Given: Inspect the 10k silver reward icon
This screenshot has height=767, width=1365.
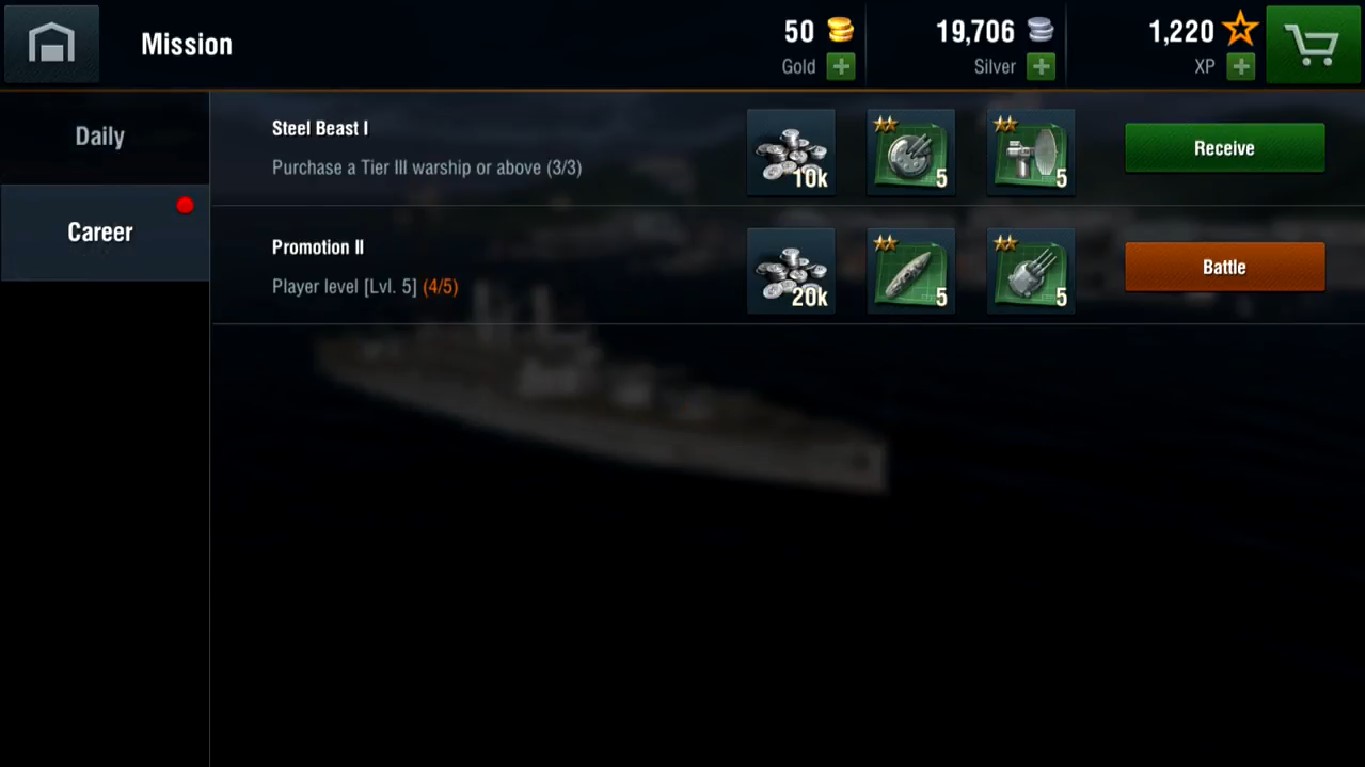Looking at the screenshot, I should click(x=791, y=152).
